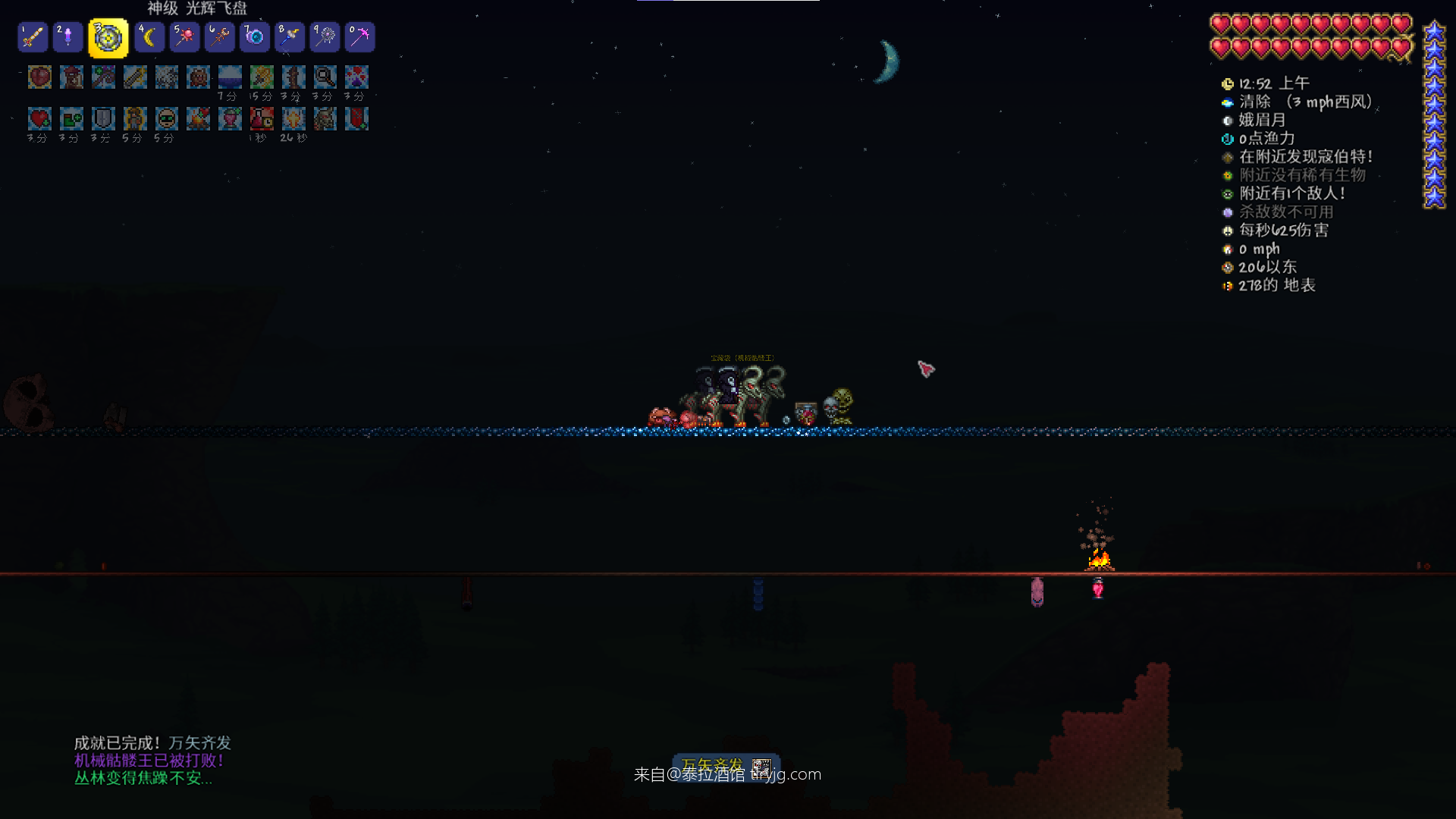Click the brown bear pet buff icon

point(199,77)
